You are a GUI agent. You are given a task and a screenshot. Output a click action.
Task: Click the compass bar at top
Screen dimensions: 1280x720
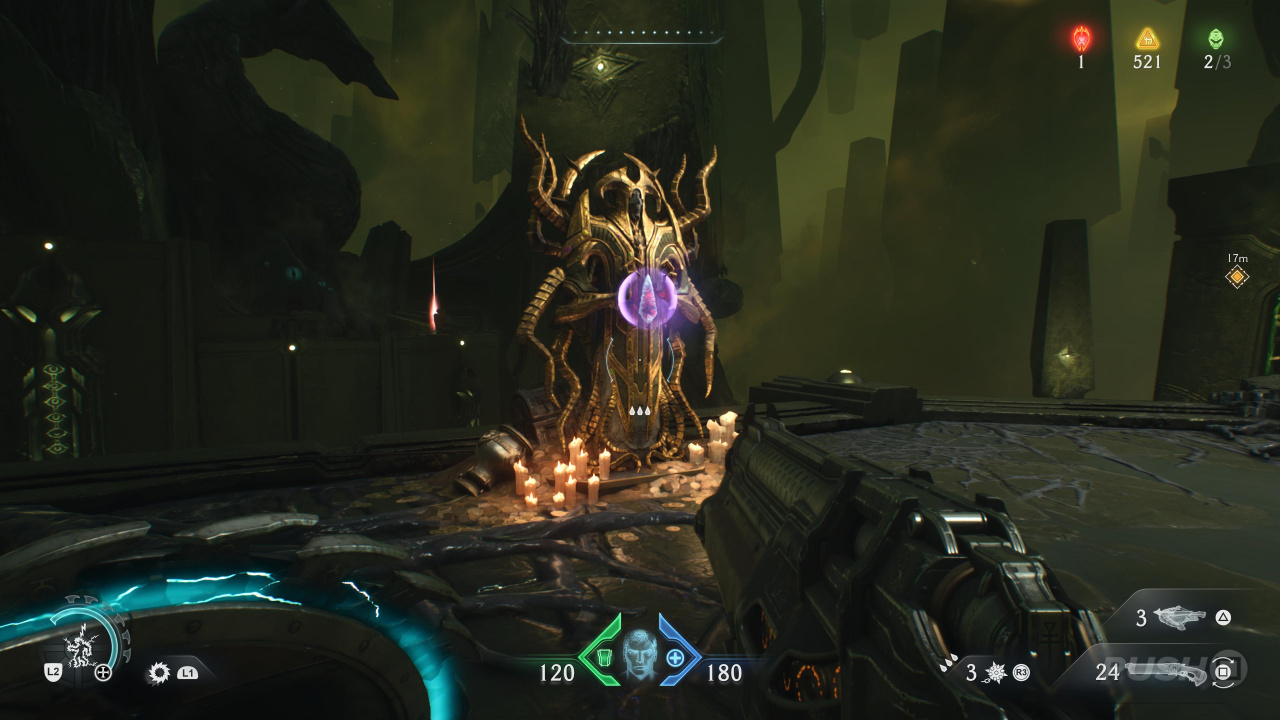(641, 37)
